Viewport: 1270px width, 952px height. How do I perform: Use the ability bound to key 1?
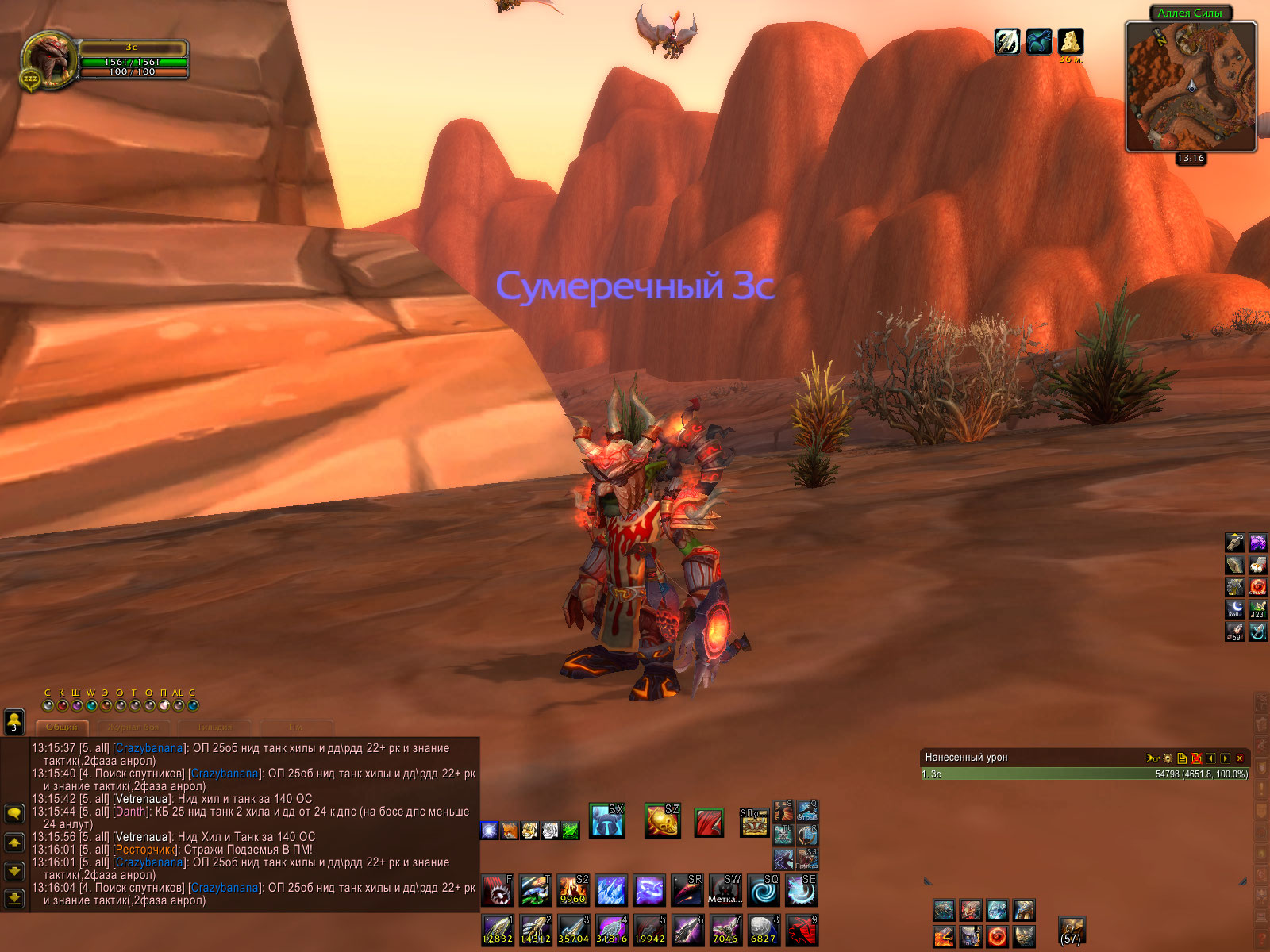(x=498, y=930)
